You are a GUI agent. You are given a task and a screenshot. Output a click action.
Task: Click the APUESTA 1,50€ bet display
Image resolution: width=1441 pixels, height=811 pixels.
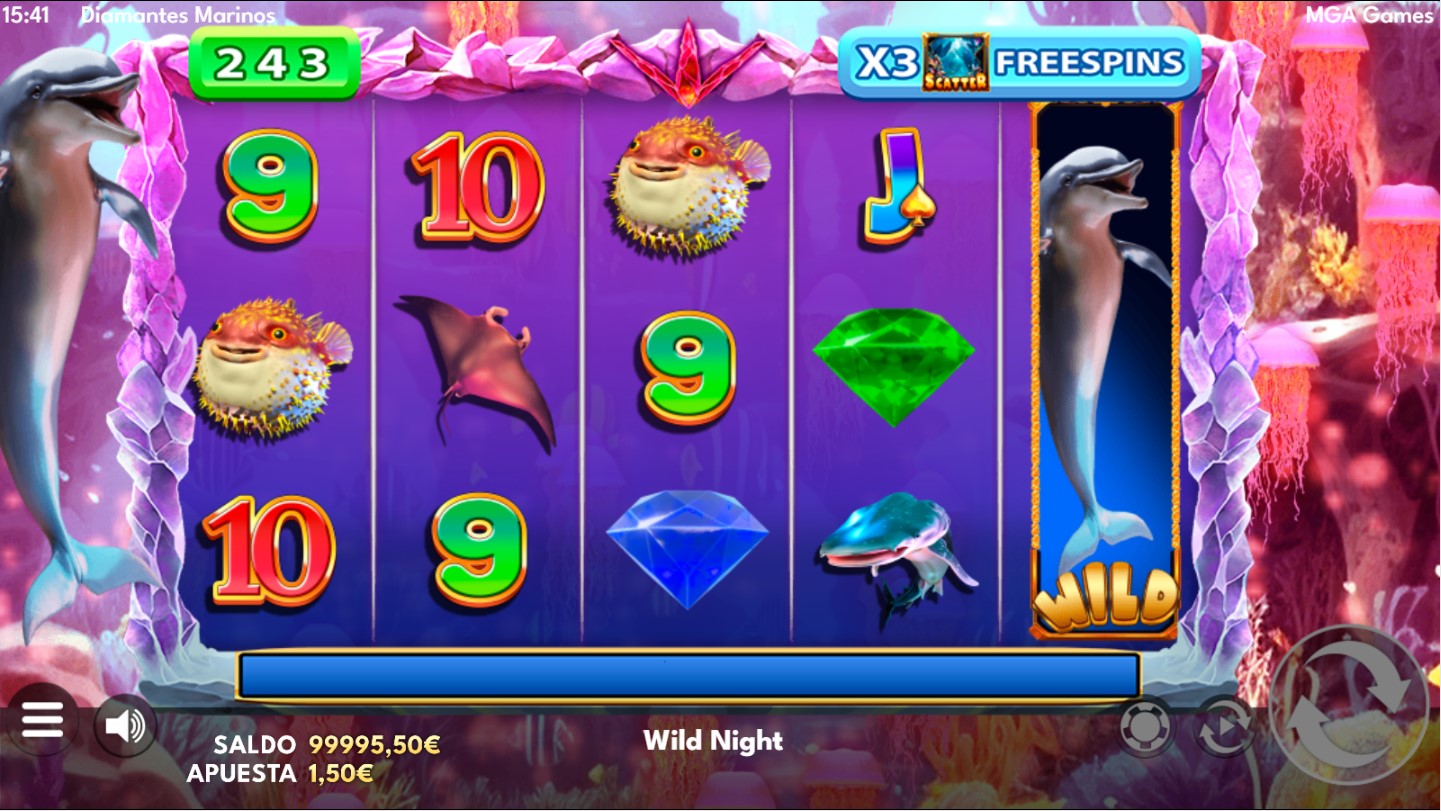(280, 771)
